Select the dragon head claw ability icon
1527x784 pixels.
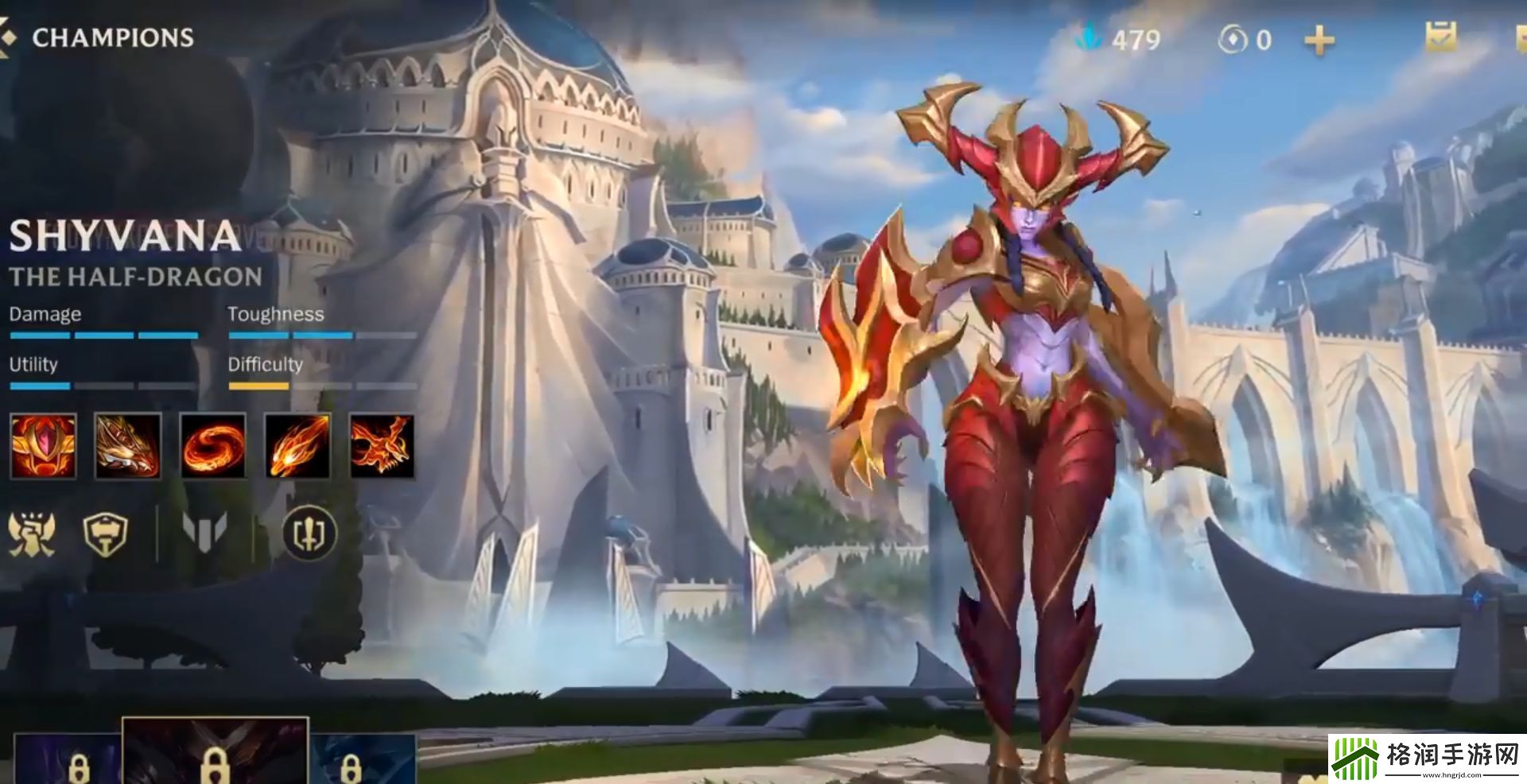click(x=128, y=446)
